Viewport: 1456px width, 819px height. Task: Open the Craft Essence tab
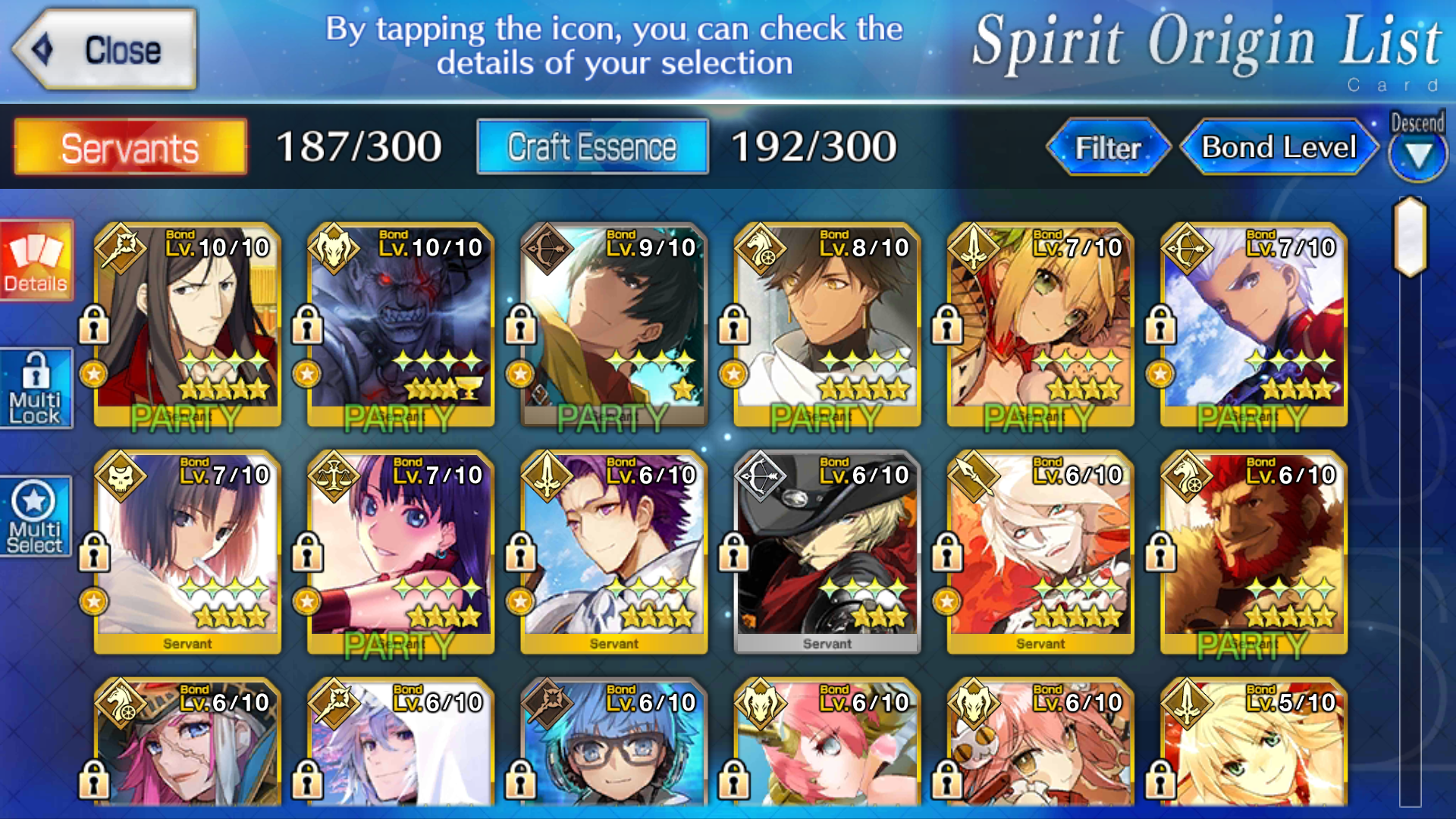point(592,147)
